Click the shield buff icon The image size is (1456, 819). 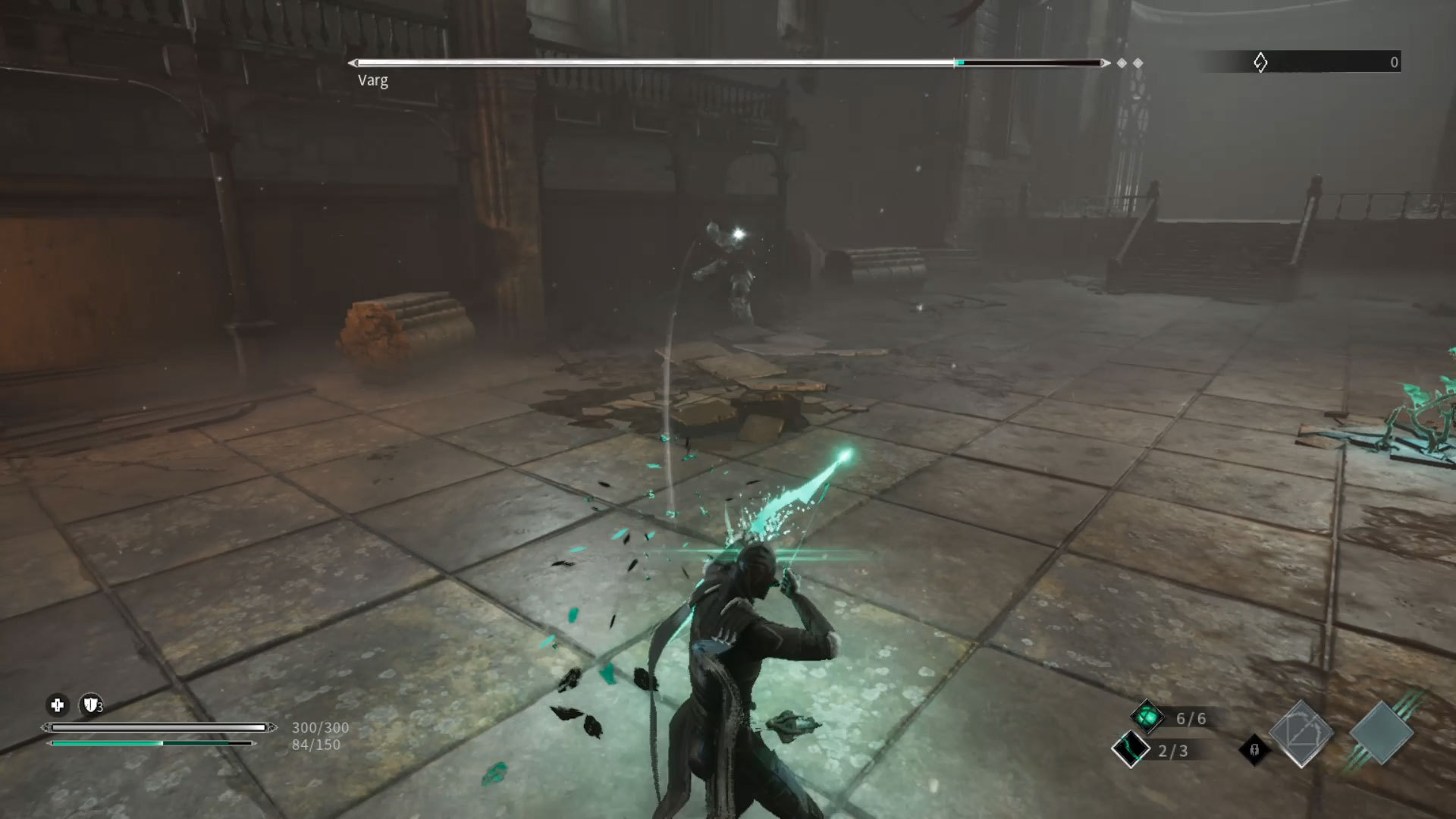click(x=91, y=705)
